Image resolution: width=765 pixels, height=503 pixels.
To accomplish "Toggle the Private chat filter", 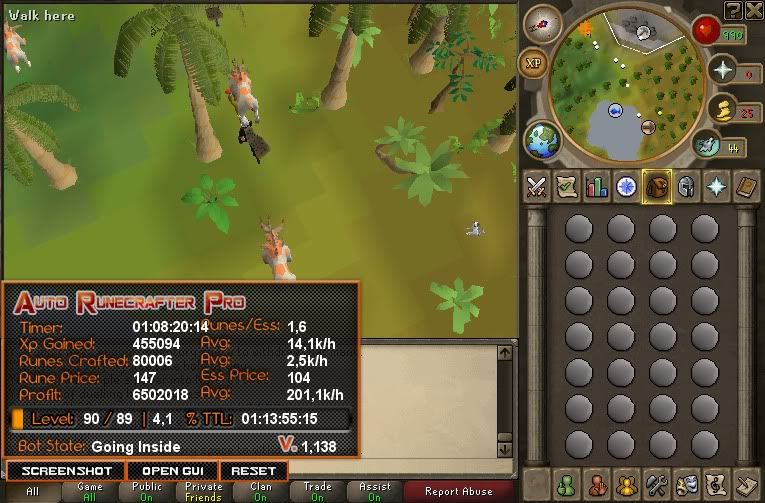I will (x=203, y=490).
